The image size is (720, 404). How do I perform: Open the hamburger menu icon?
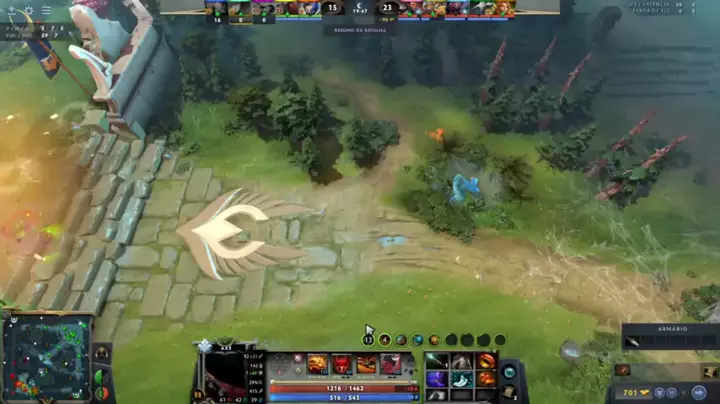(x=45, y=10)
